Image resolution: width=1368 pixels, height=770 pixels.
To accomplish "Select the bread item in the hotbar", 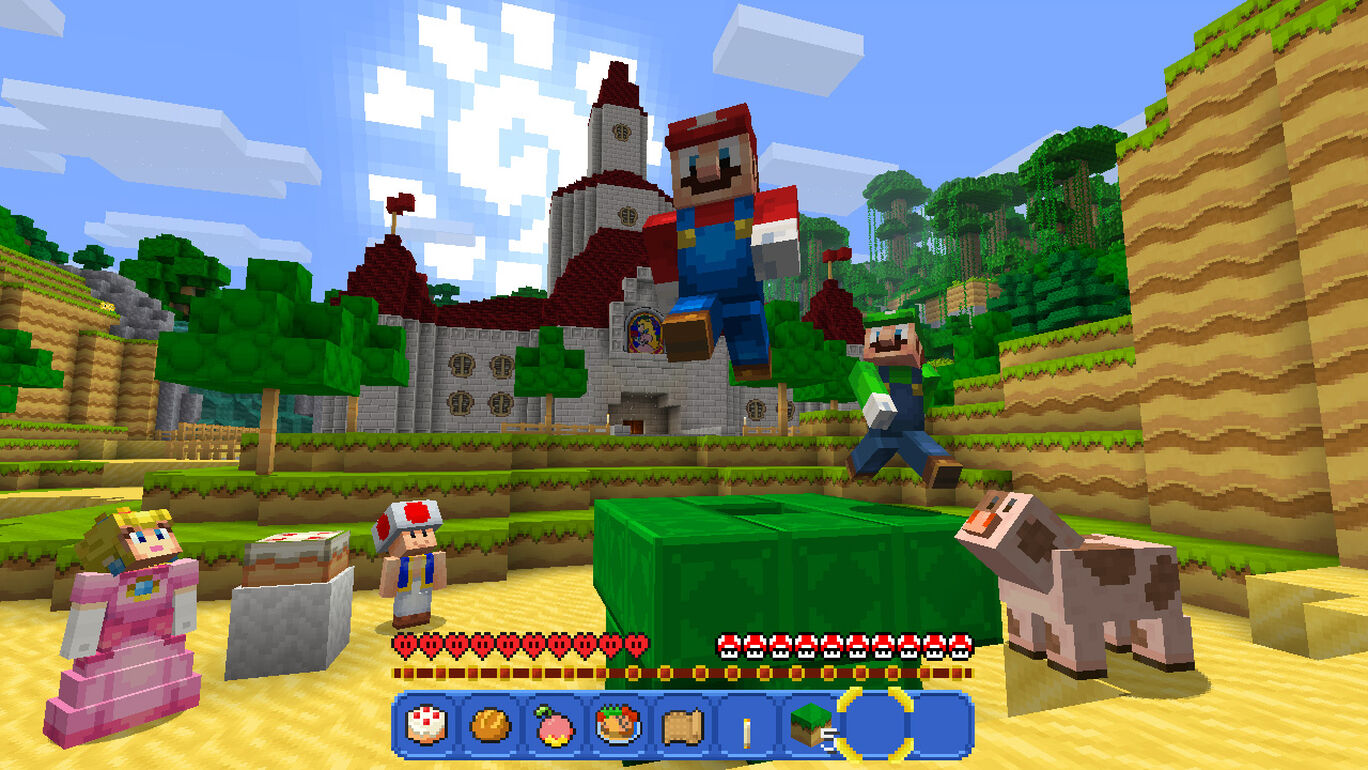I will [489, 723].
